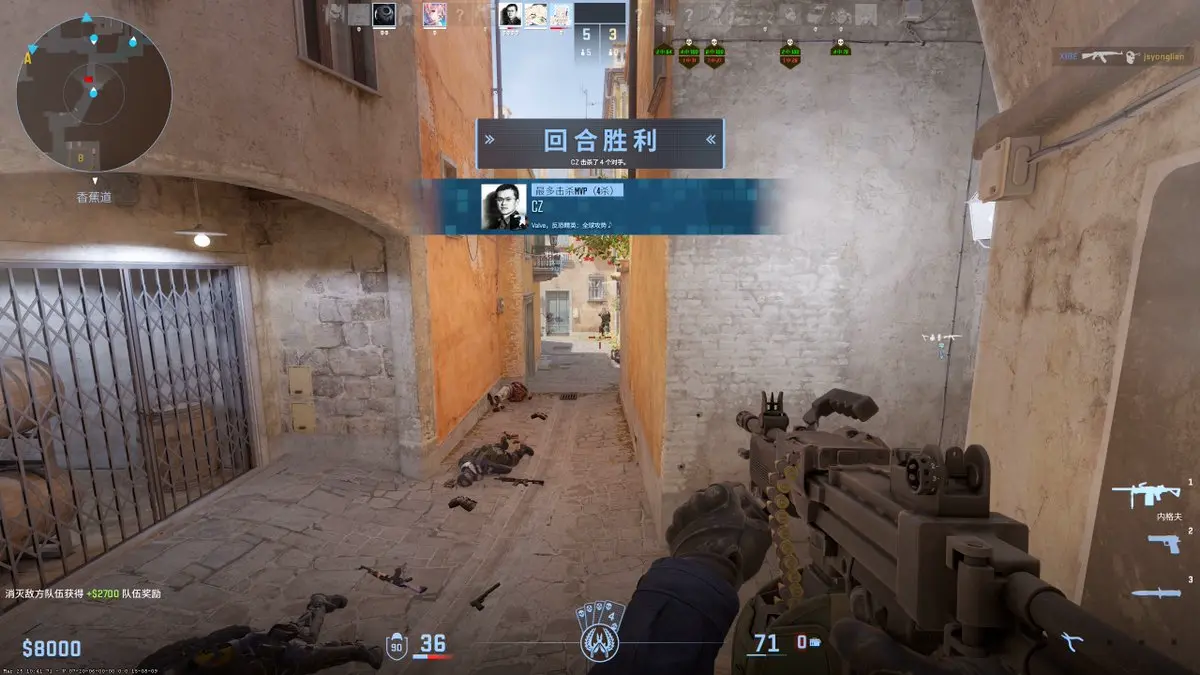Image resolution: width=1200 pixels, height=675 pixels.
Task: Select the pink-haired anime avatar in top bar
Action: pos(435,15)
